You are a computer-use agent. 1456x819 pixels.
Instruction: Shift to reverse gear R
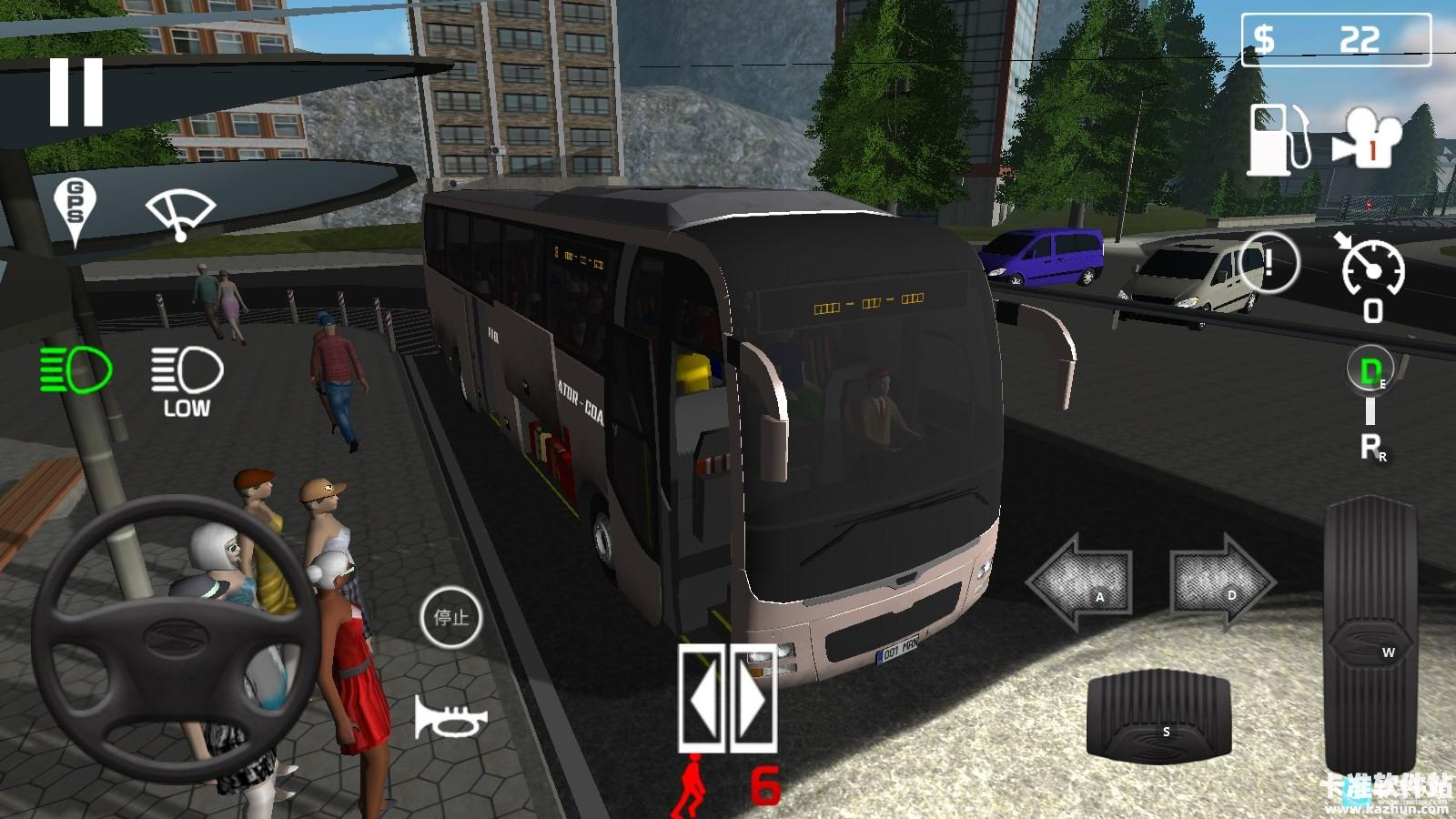[1370, 447]
